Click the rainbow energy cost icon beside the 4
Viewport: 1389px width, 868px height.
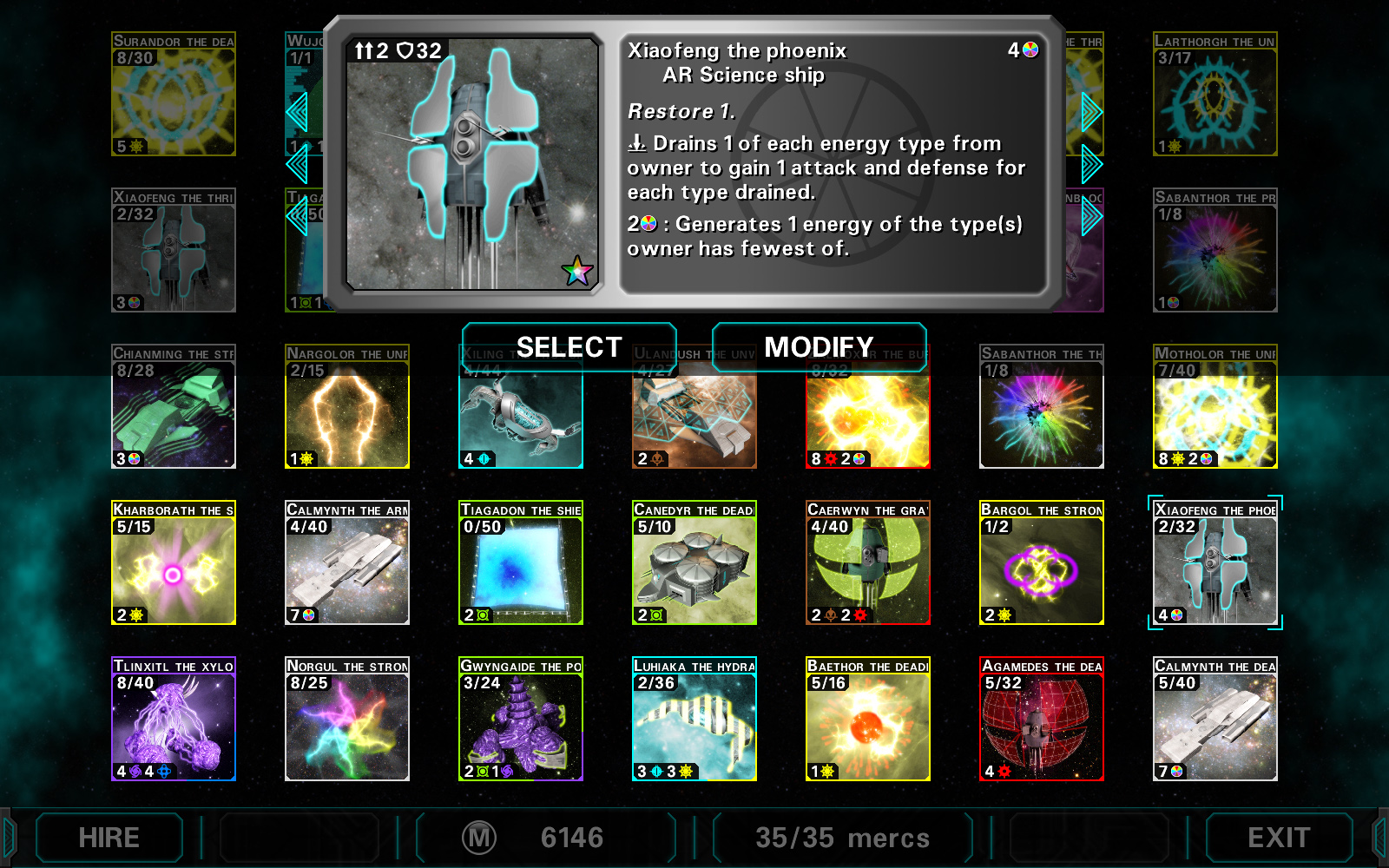click(x=1031, y=50)
